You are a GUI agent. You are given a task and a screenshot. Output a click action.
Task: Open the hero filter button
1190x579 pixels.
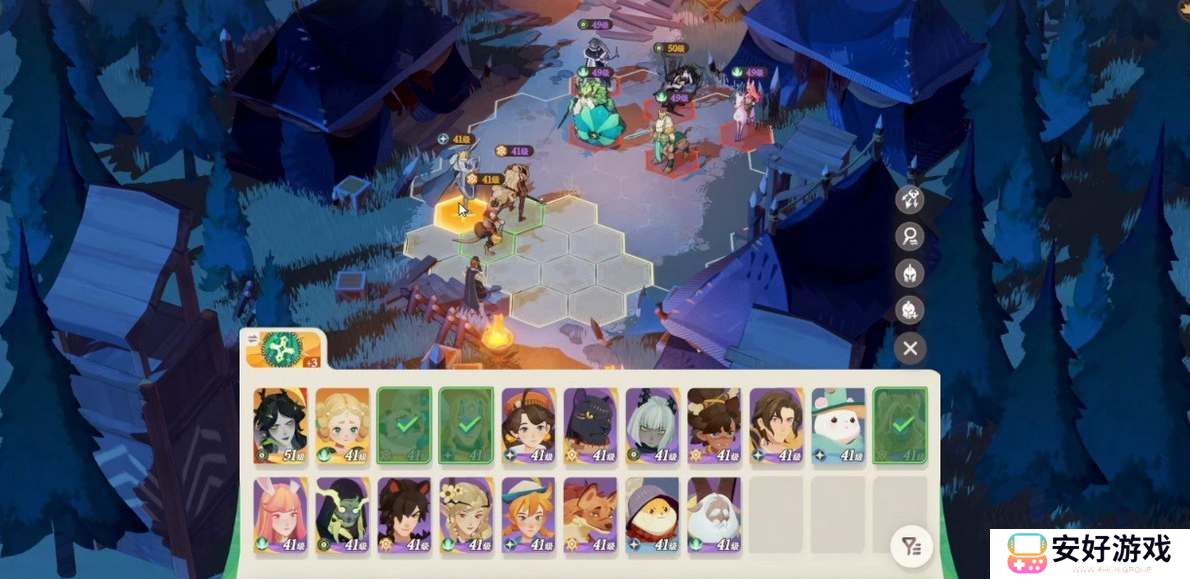pyautogui.click(x=910, y=546)
